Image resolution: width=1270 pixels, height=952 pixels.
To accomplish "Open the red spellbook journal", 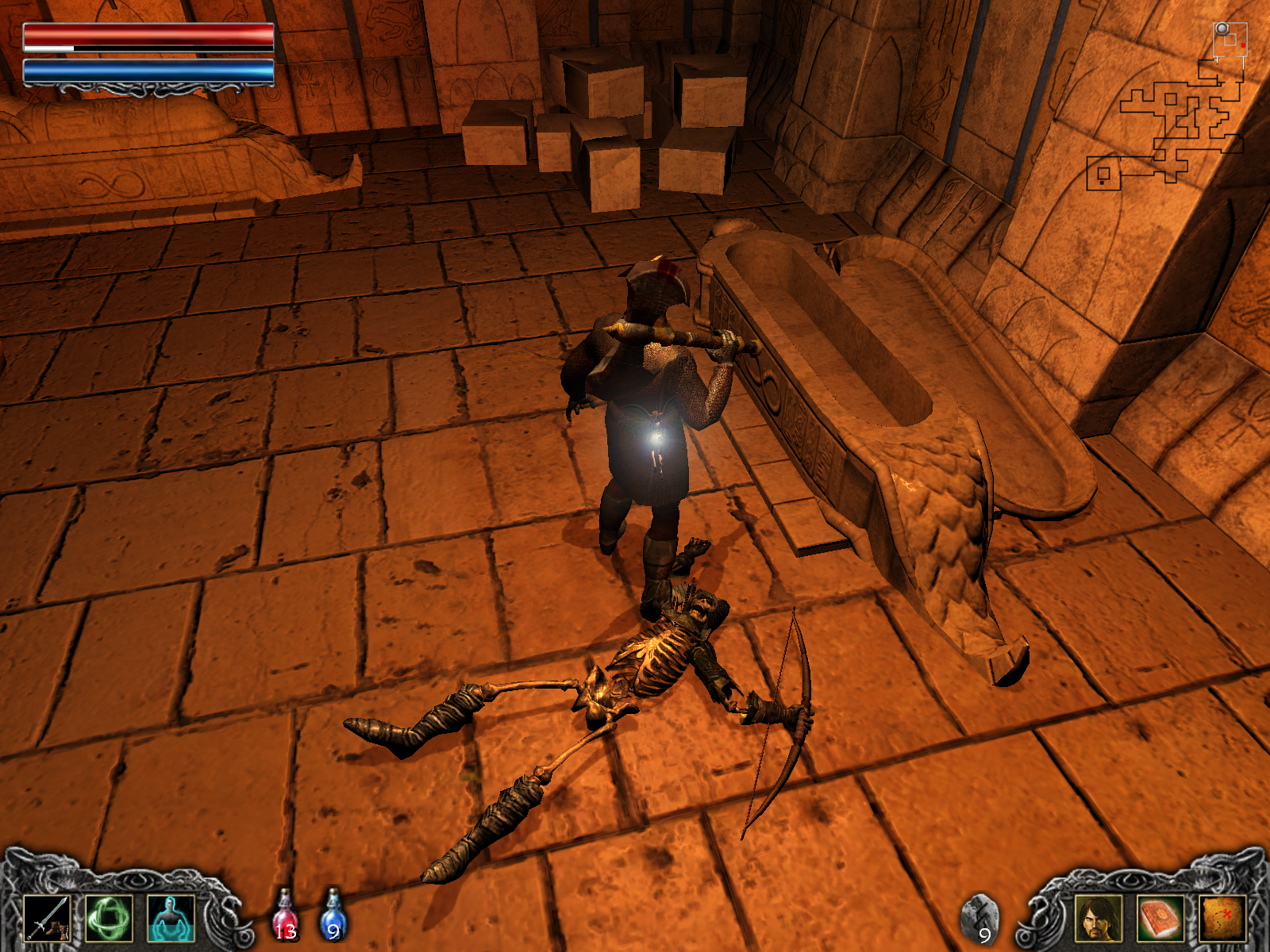I will coord(1160,918).
